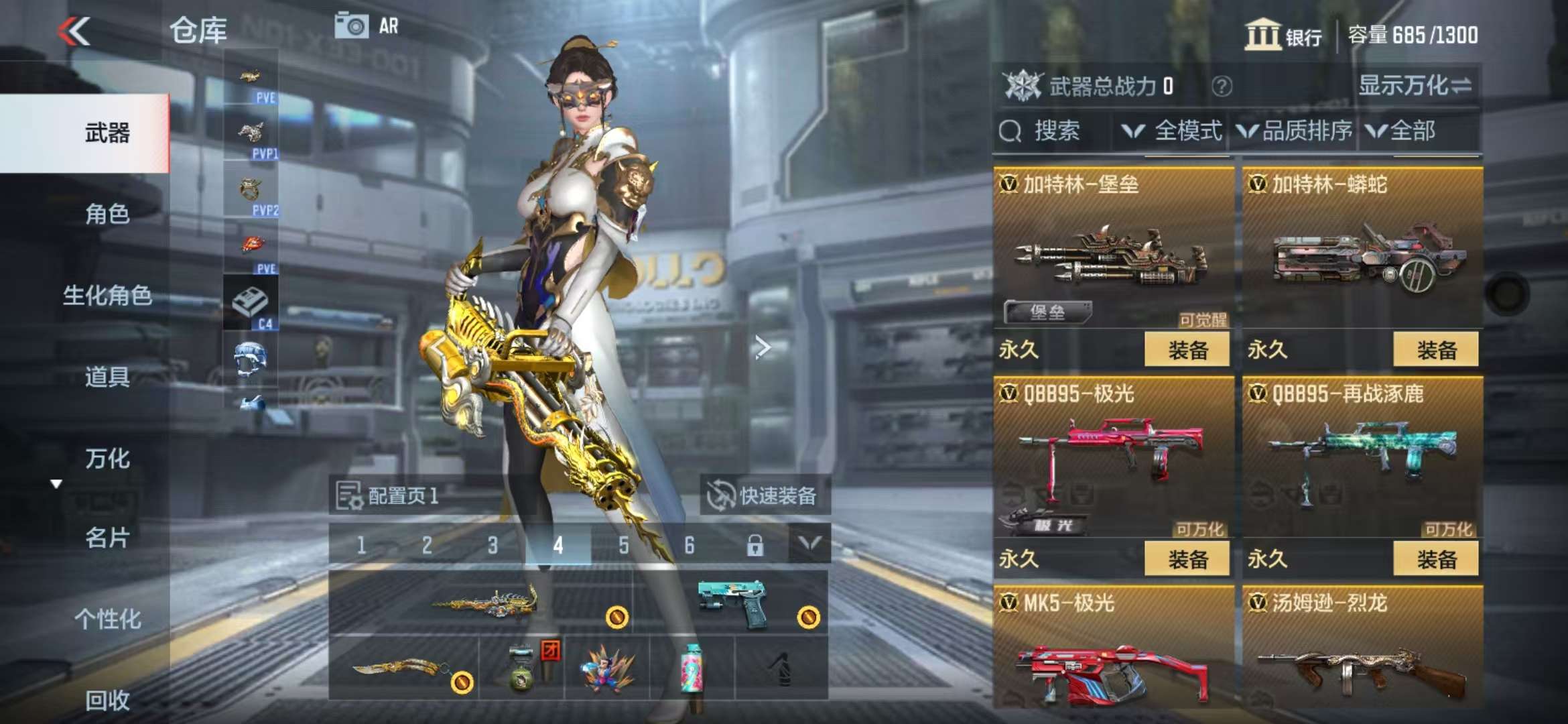Open the AR camera view
1568x724 pixels.
[367, 27]
